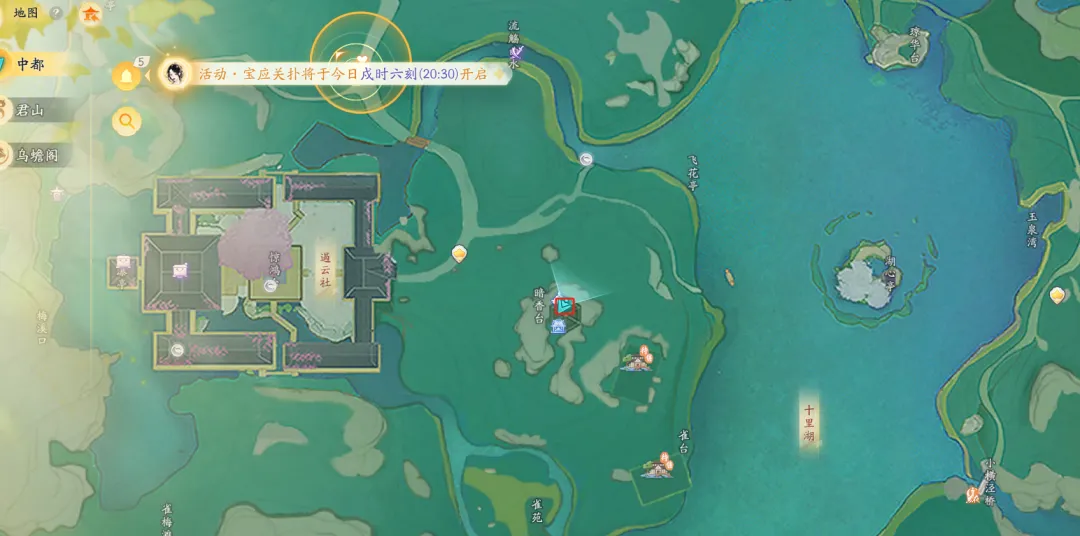Select the purple marker at 流觞曲水

pos(516,52)
